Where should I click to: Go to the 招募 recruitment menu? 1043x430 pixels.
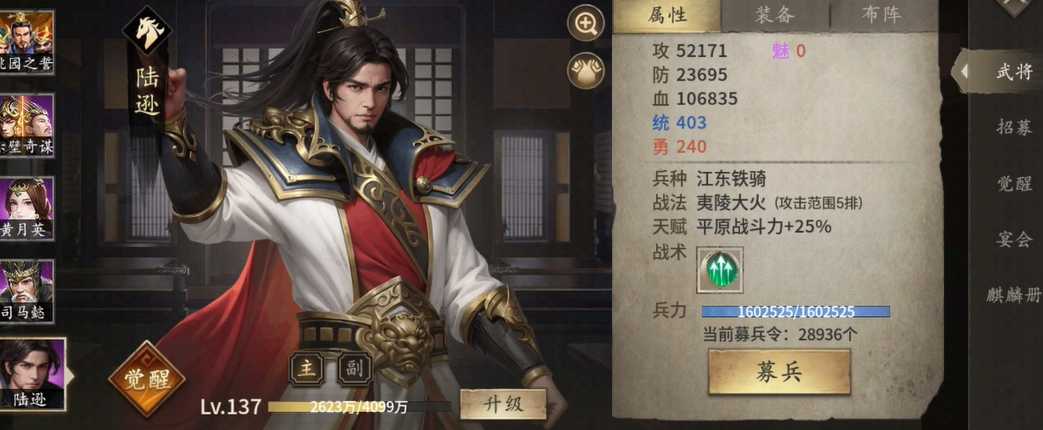click(x=1013, y=127)
